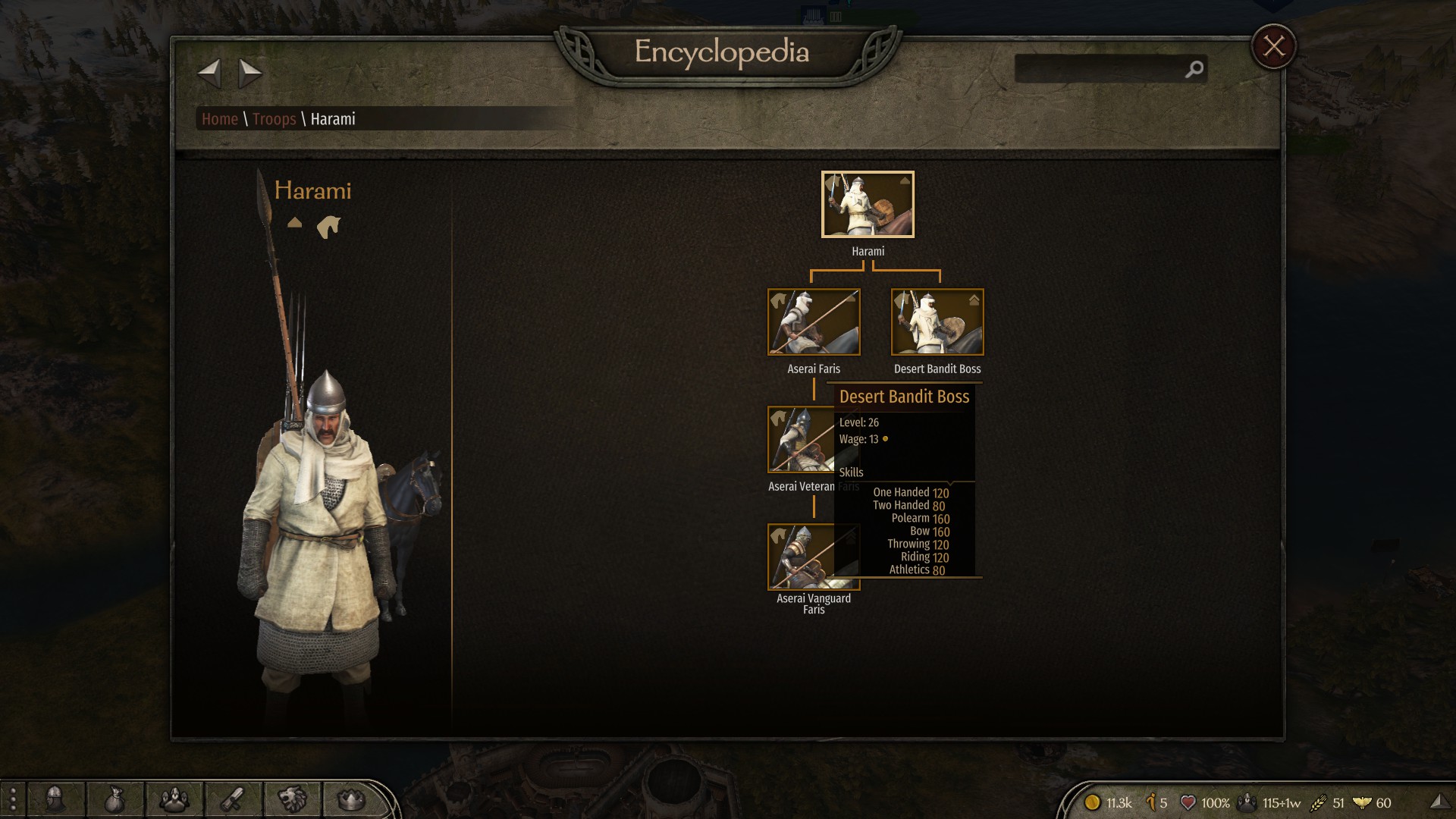The width and height of the screenshot is (1456, 819).
Task: Open the Troops breadcrumb link
Action: click(x=274, y=119)
